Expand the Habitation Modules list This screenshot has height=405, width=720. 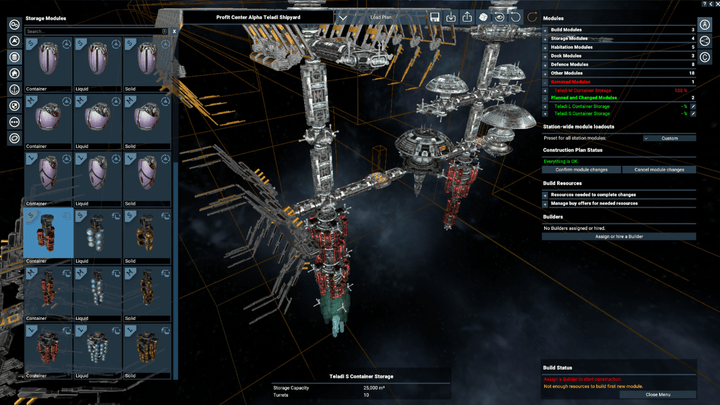pos(546,47)
